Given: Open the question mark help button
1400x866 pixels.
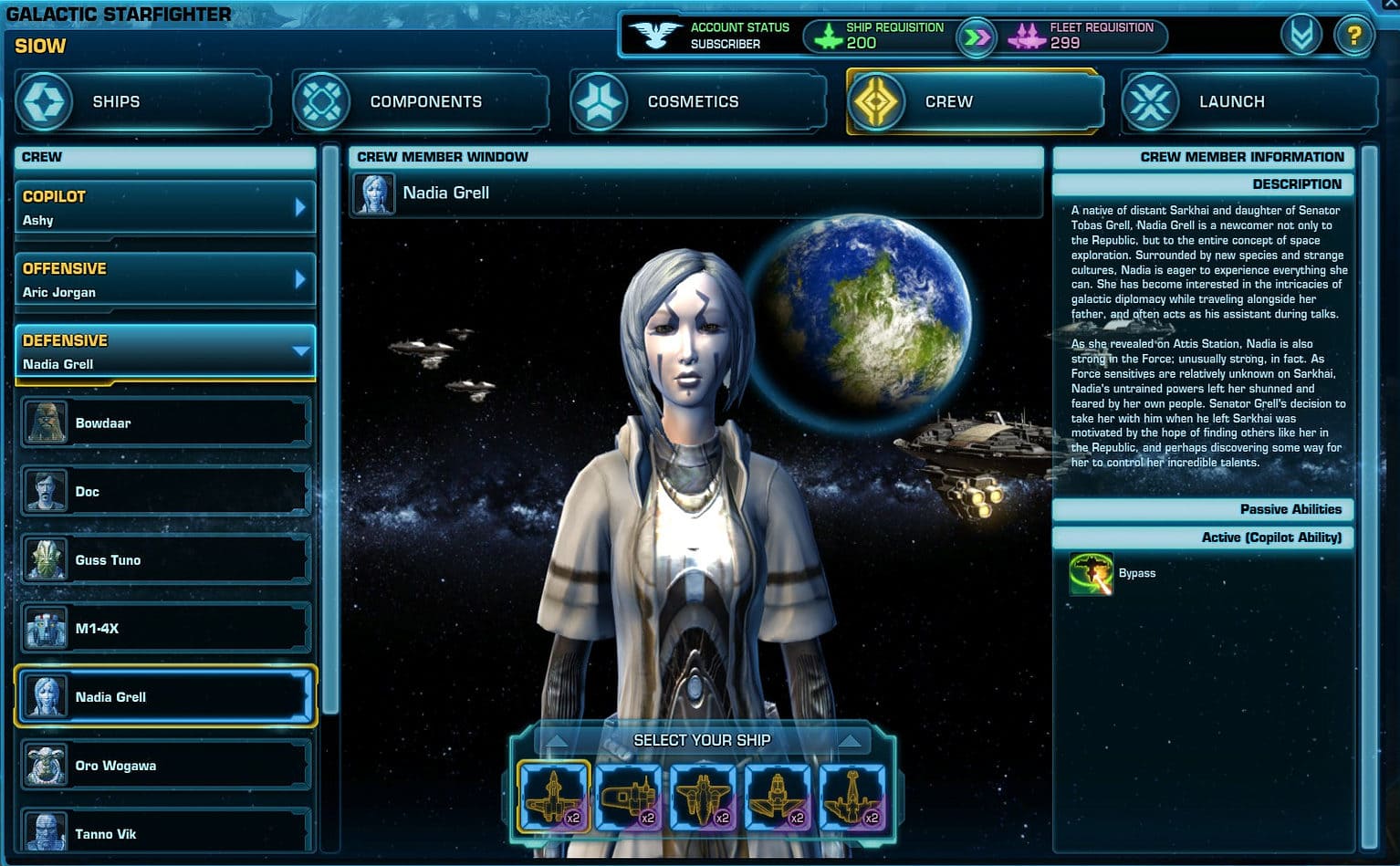Looking at the screenshot, I should tap(1353, 35).
